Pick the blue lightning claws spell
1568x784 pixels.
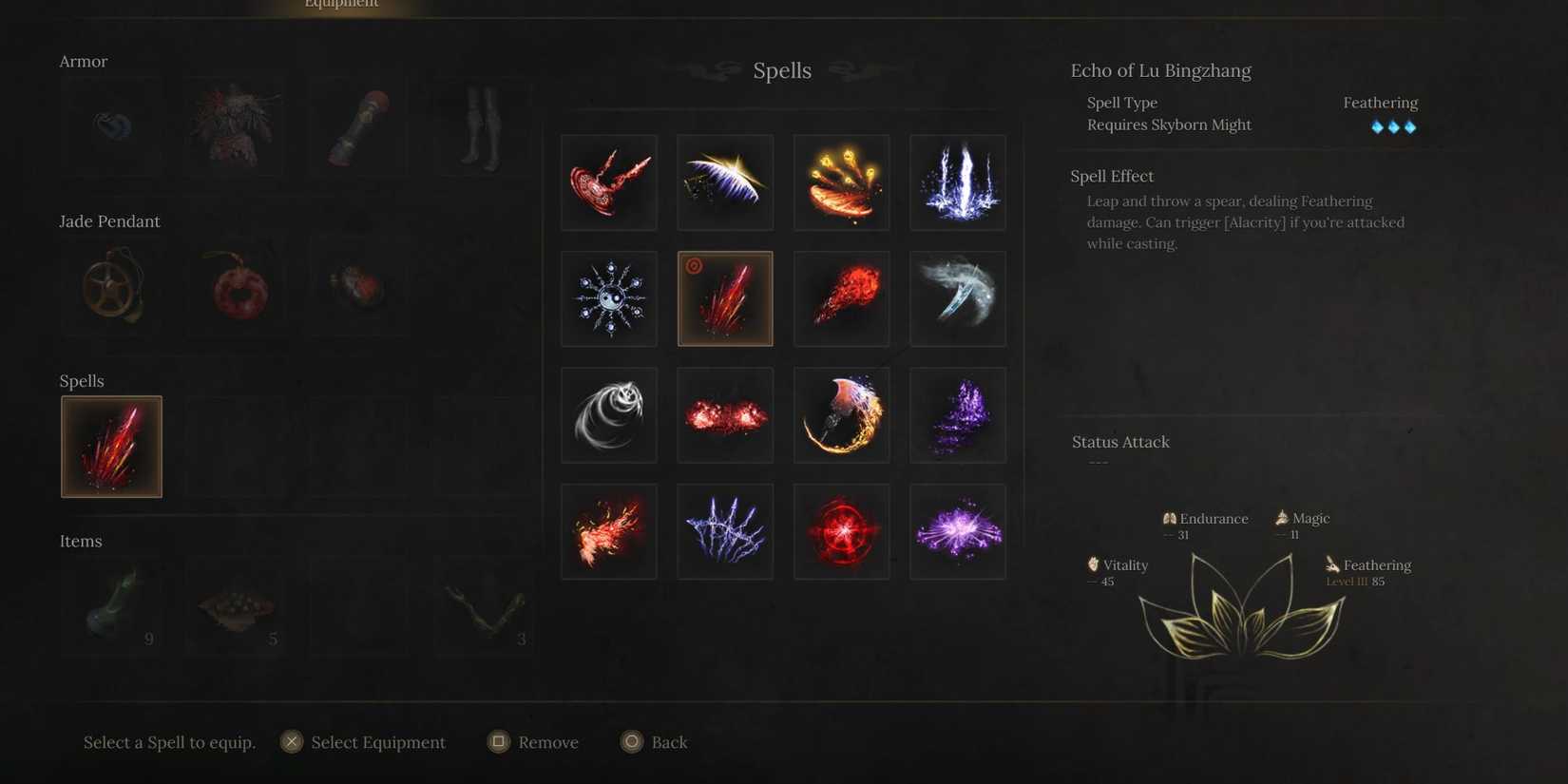pos(725,531)
